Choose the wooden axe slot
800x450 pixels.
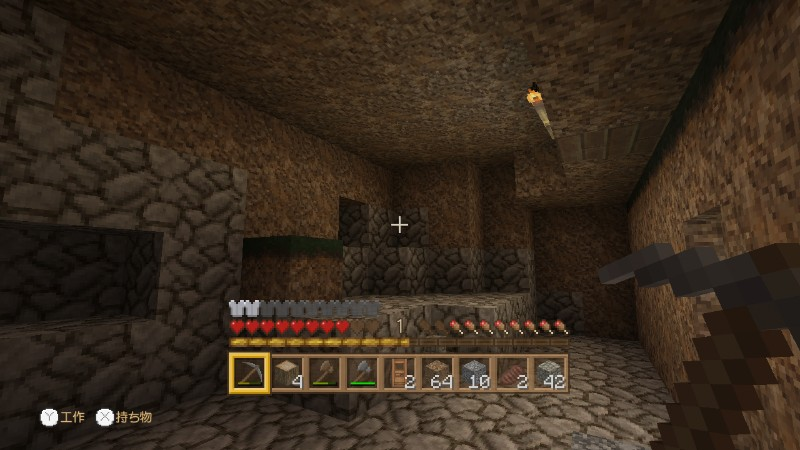click(324, 373)
